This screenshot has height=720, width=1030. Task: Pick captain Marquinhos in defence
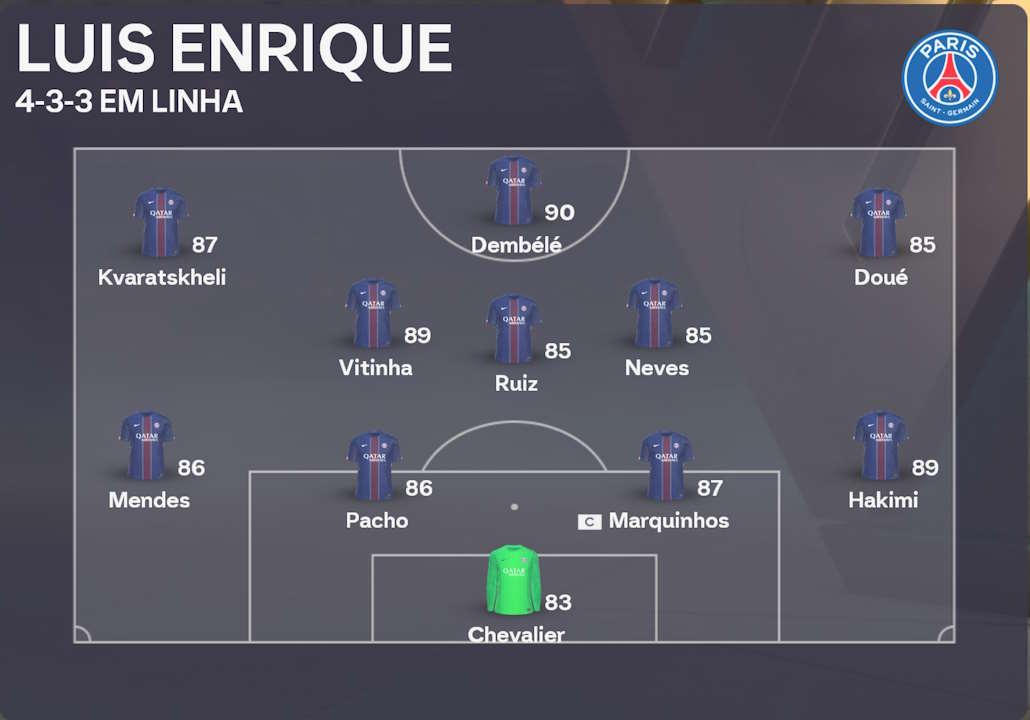pyautogui.click(x=666, y=467)
